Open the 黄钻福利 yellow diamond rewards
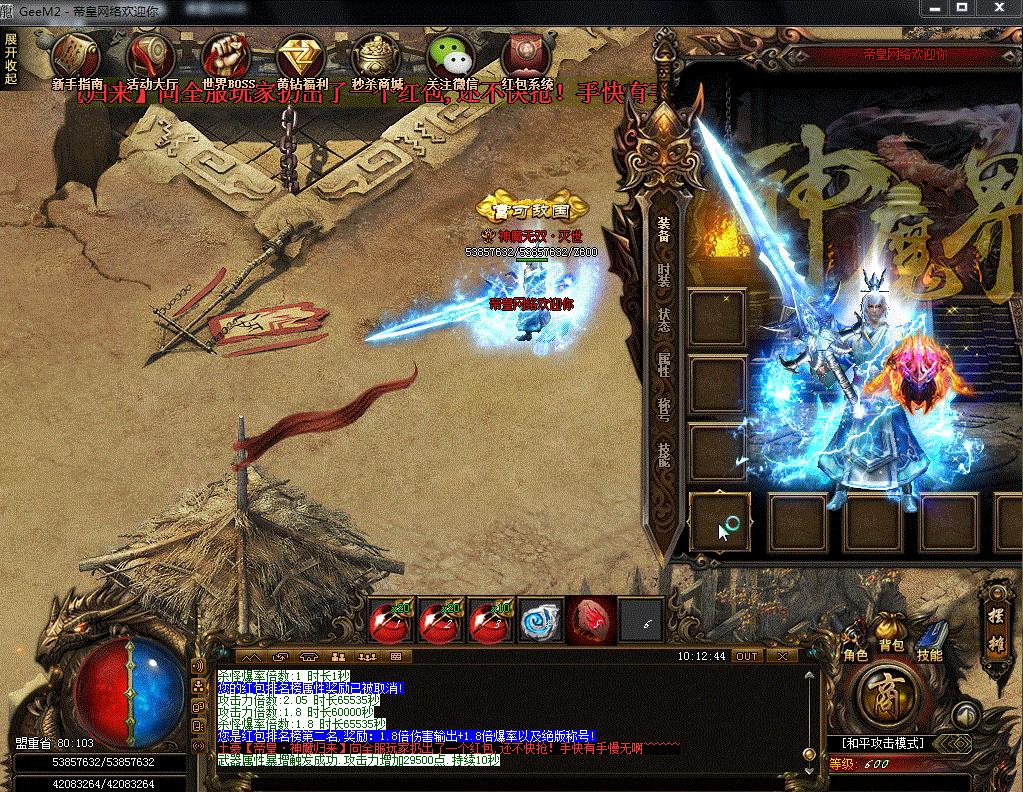 click(x=299, y=56)
